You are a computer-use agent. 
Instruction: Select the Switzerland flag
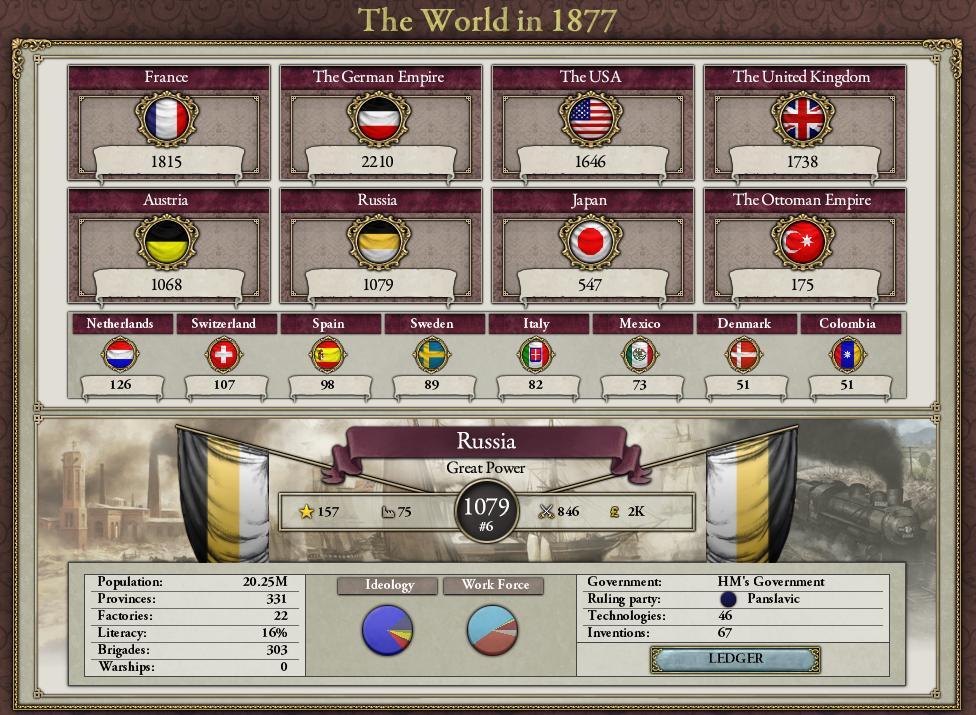(x=224, y=354)
